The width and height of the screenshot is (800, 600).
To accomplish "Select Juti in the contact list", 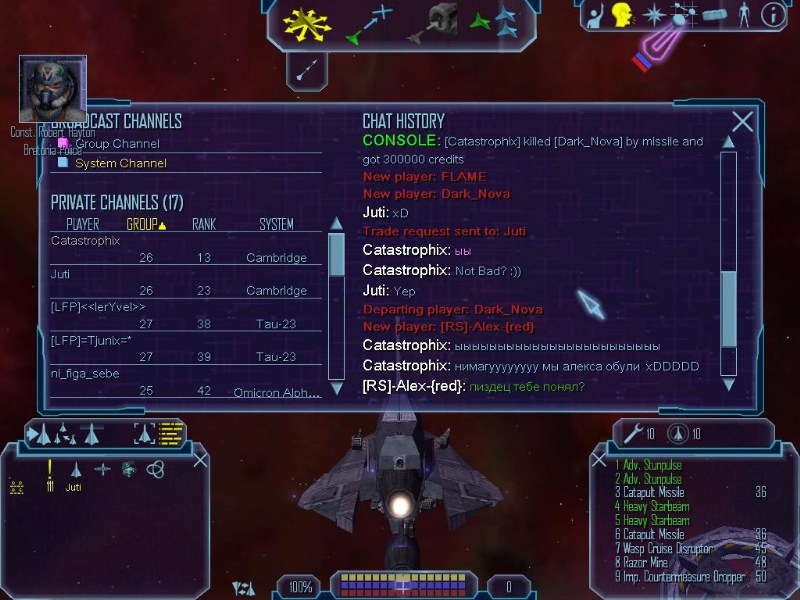I will point(74,488).
